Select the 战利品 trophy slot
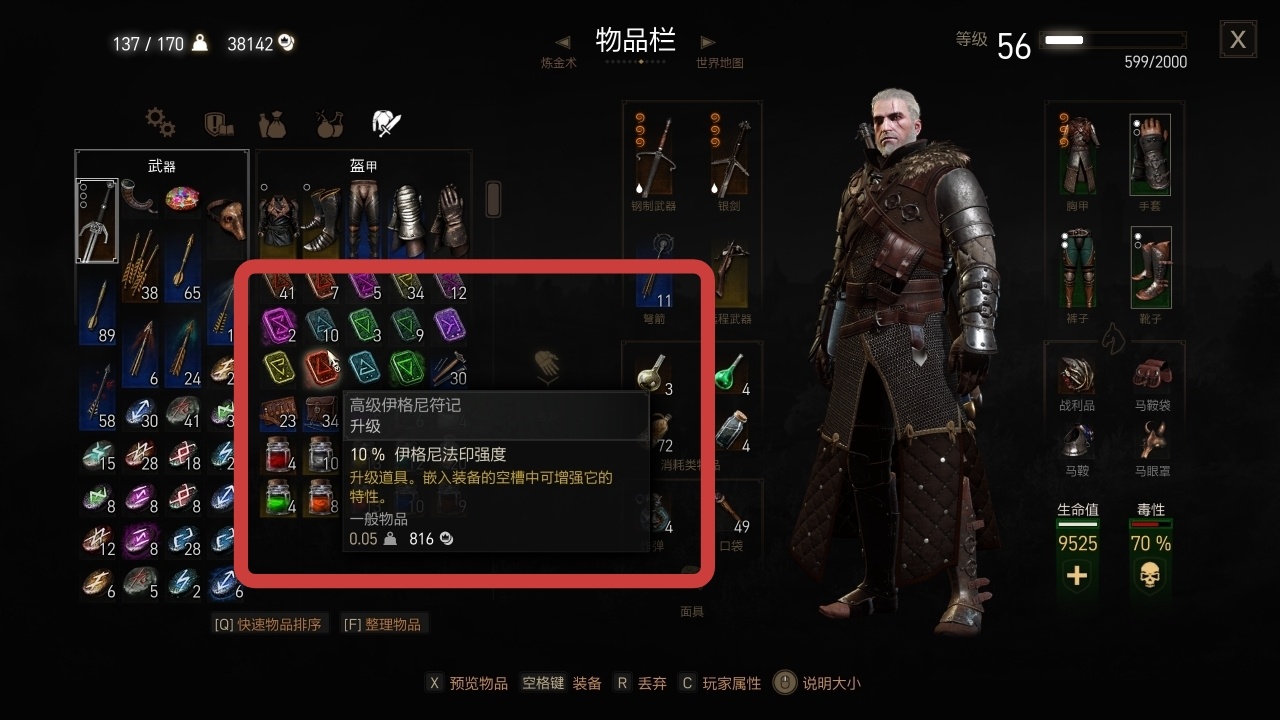This screenshot has height=720, width=1280. coord(1078,375)
